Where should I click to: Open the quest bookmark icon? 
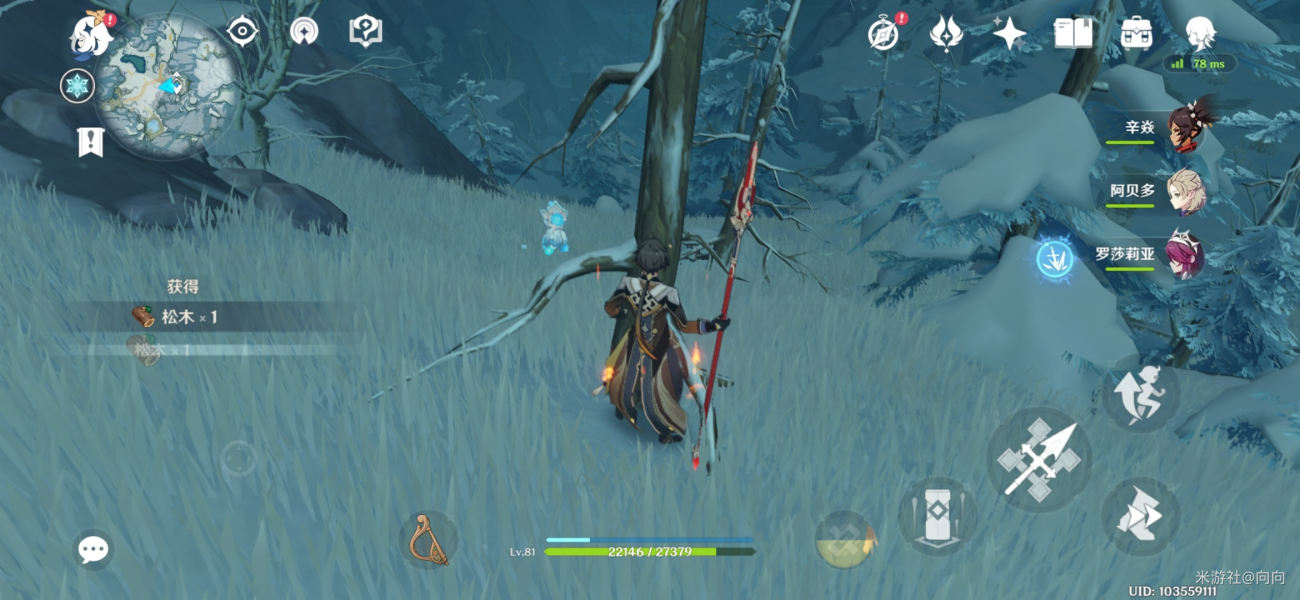click(90, 142)
